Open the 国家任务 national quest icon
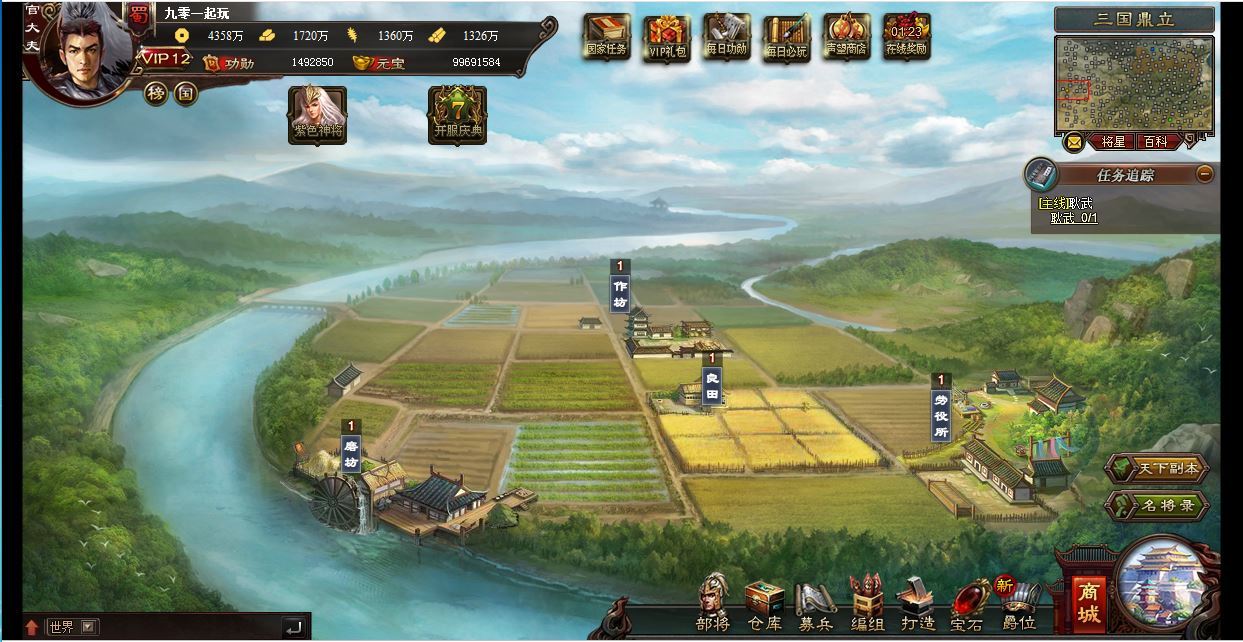The image size is (1243, 642). point(607,37)
